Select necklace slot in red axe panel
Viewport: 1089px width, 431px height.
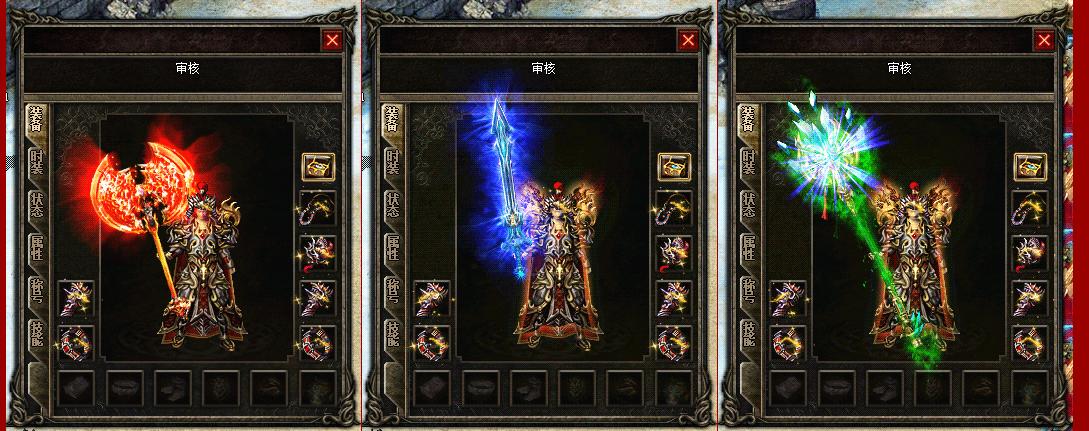point(318,210)
